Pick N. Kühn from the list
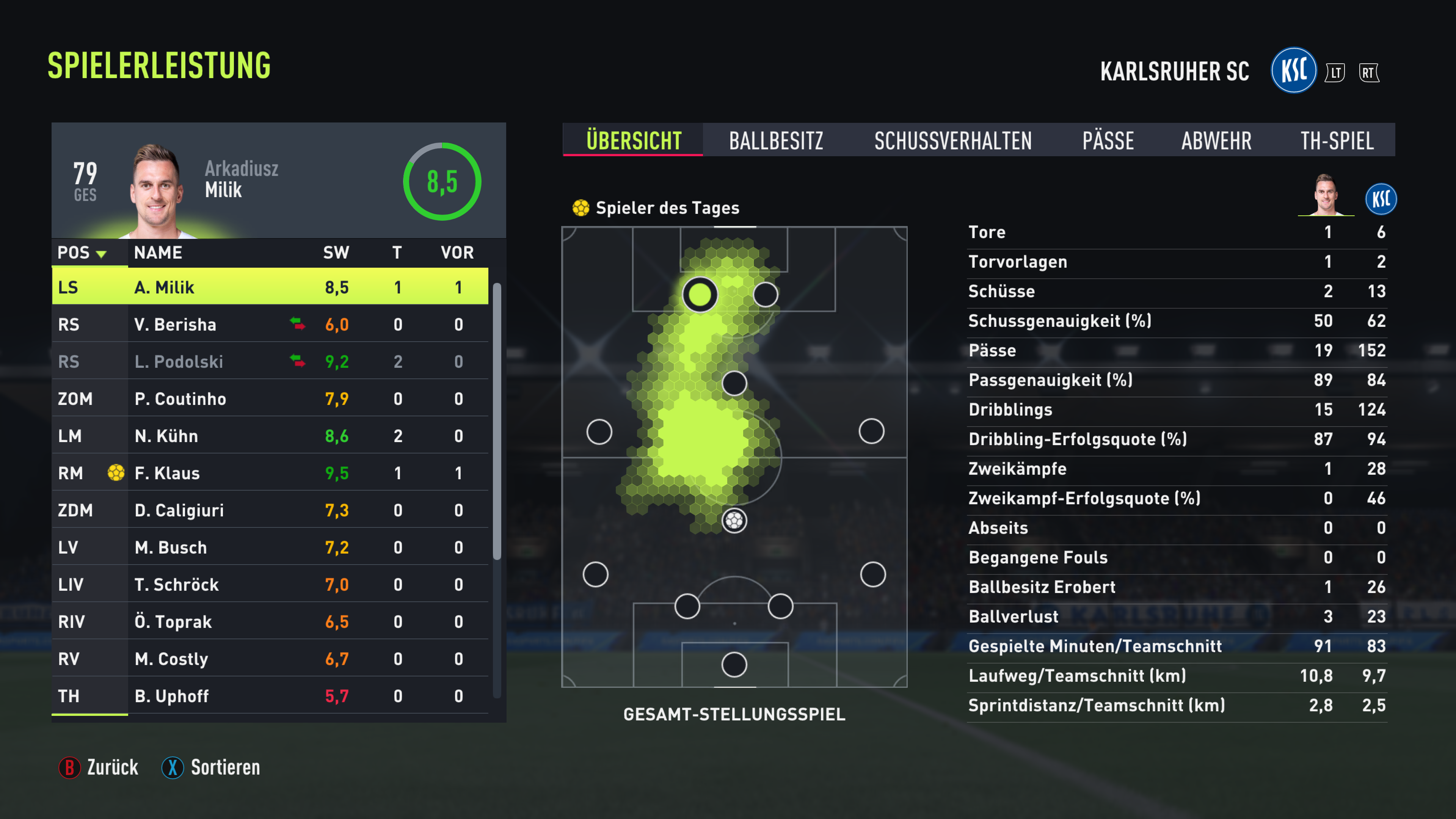The width and height of the screenshot is (1456, 819). 270,436
